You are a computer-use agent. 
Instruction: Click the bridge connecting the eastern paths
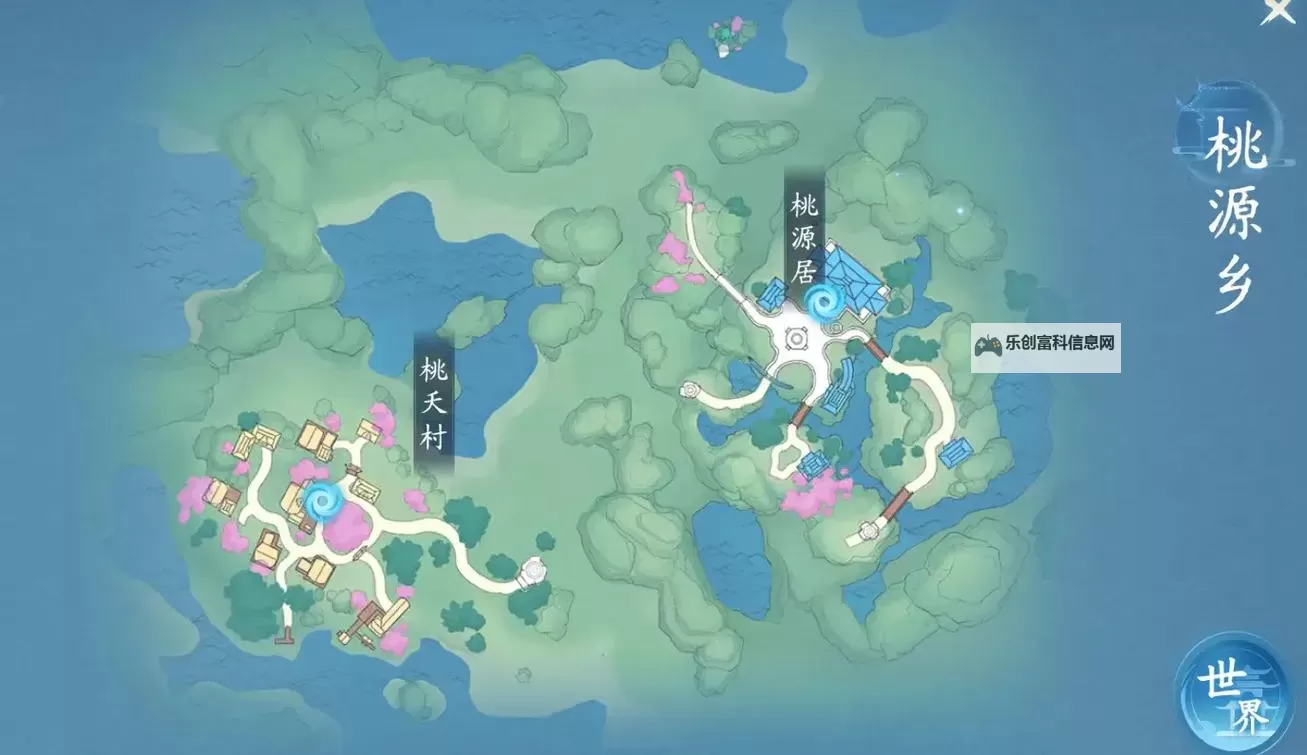point(876,349)
